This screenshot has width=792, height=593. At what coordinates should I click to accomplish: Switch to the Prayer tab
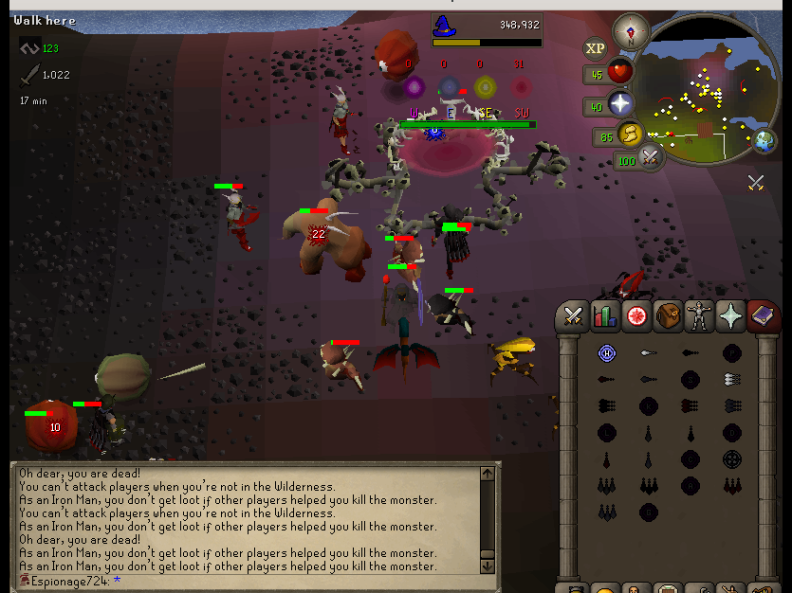coord(731,317)
